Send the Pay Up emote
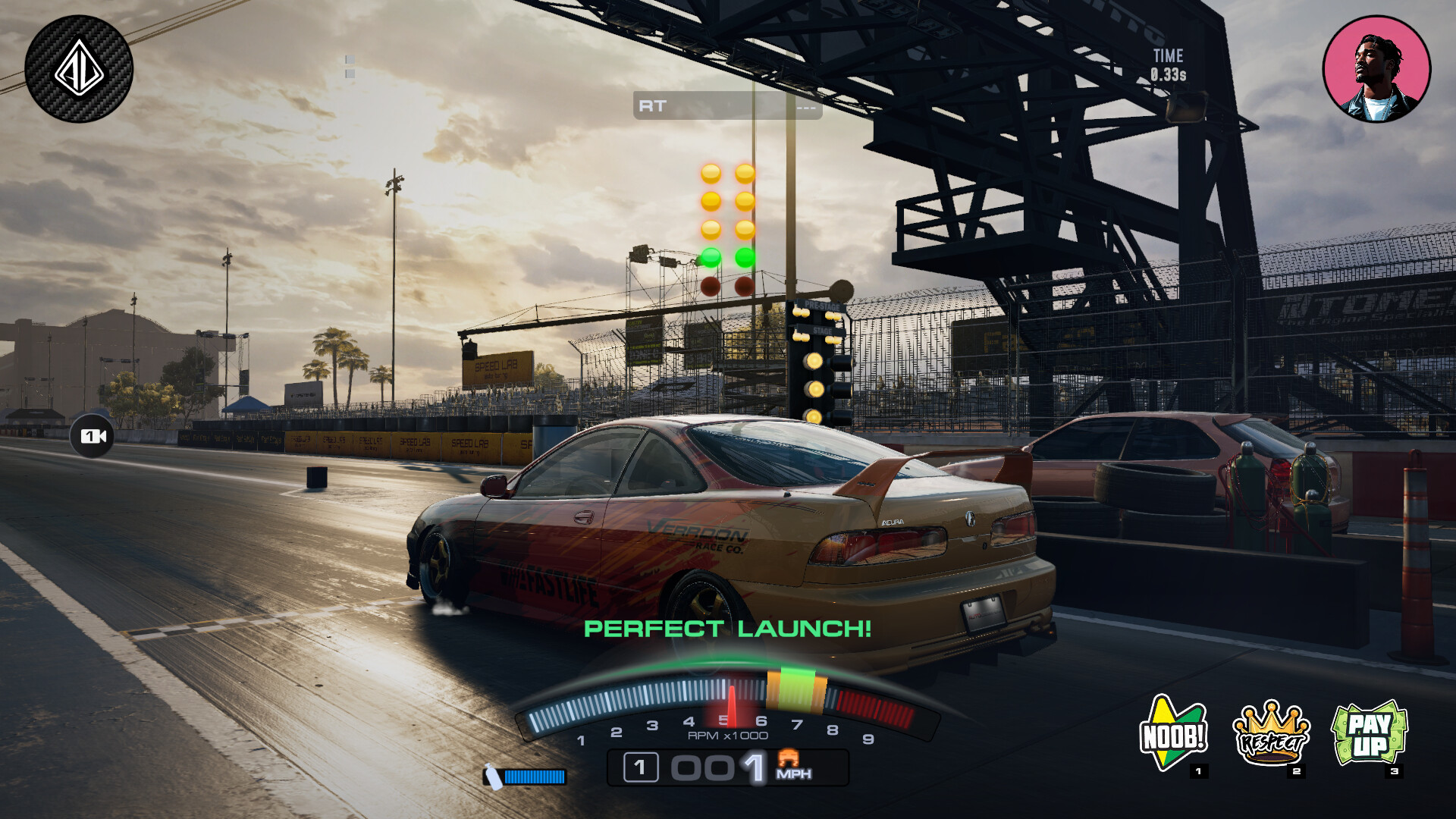This screenshot has width=1456, height=819. click(x=1370, y=734)
